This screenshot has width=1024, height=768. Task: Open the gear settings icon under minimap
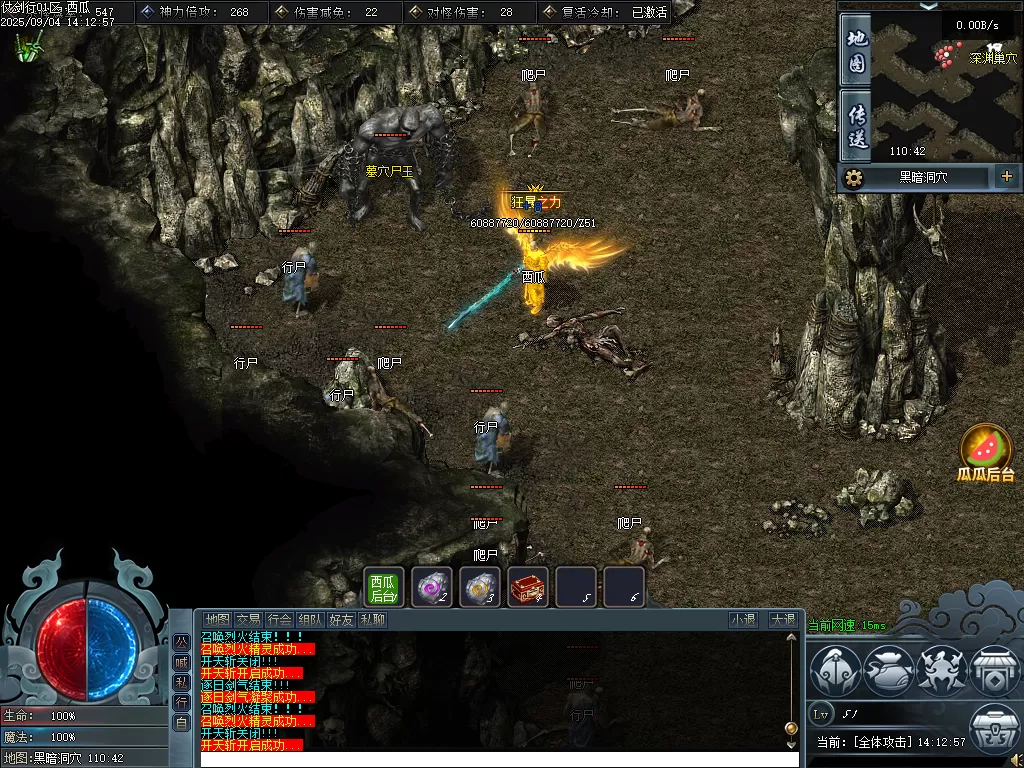coord(853,178)
